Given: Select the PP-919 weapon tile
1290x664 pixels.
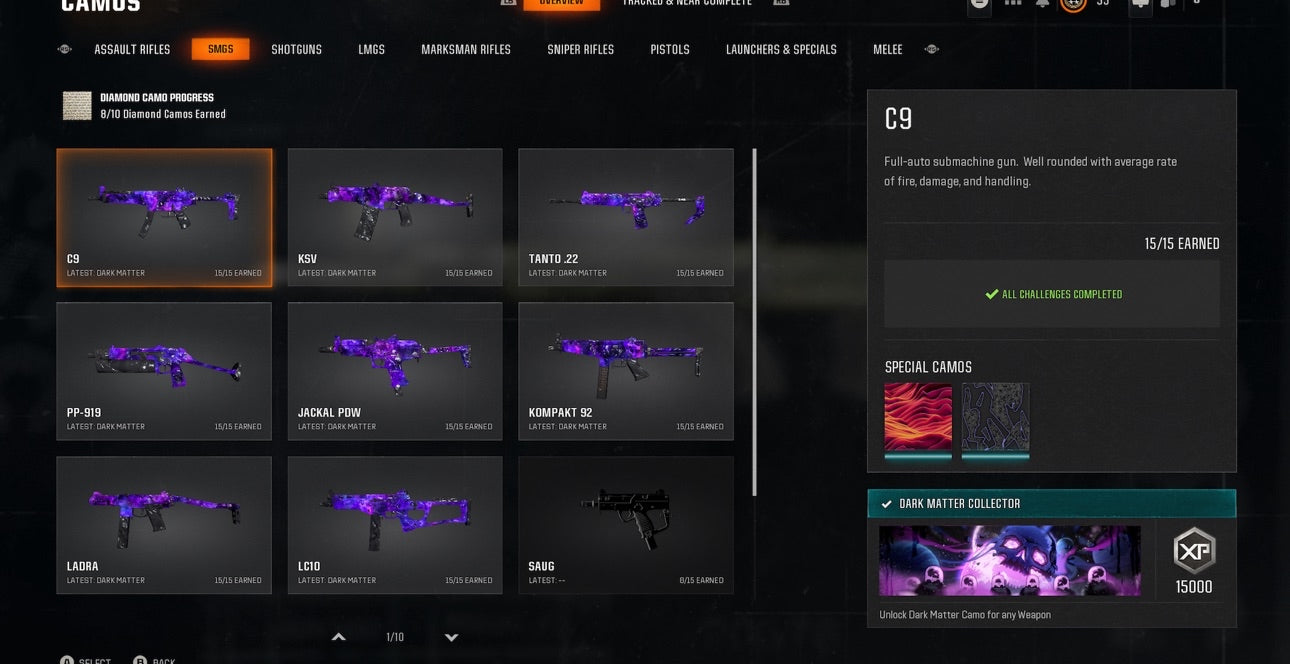Looking at the screenshot, I should click(164, 371).
